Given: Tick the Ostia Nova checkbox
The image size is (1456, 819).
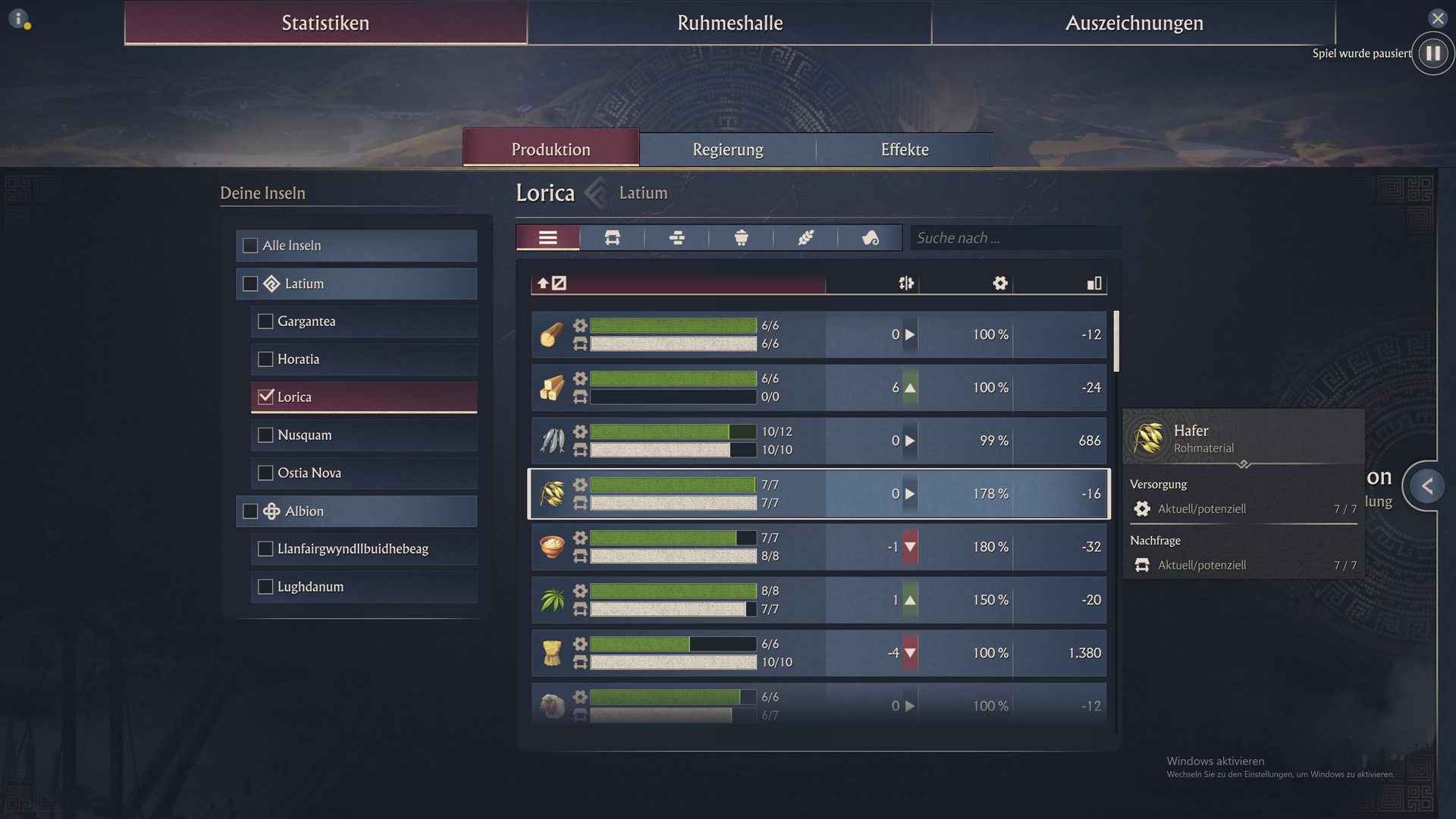Looking at the screenshot, I should pyautogui.click(x=265, y=473).
